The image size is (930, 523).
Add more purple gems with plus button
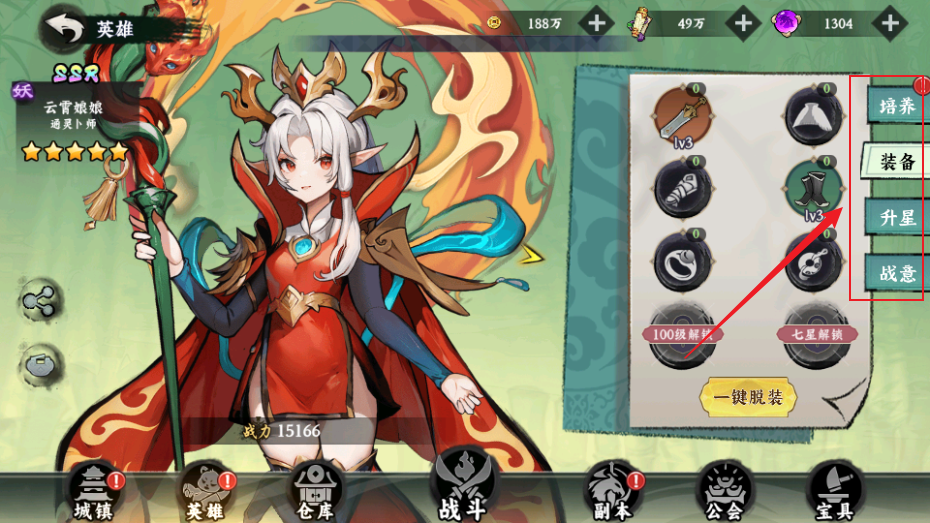point(888,23)
